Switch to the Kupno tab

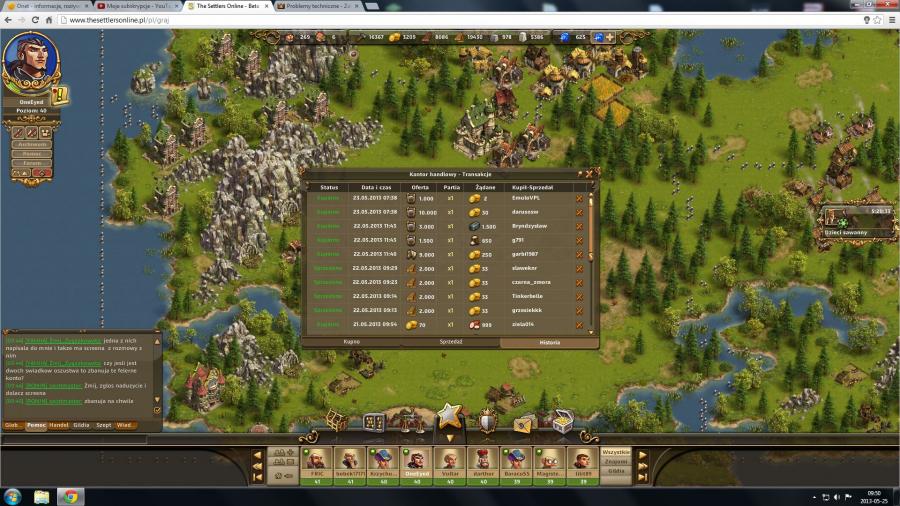pos(352,342)
